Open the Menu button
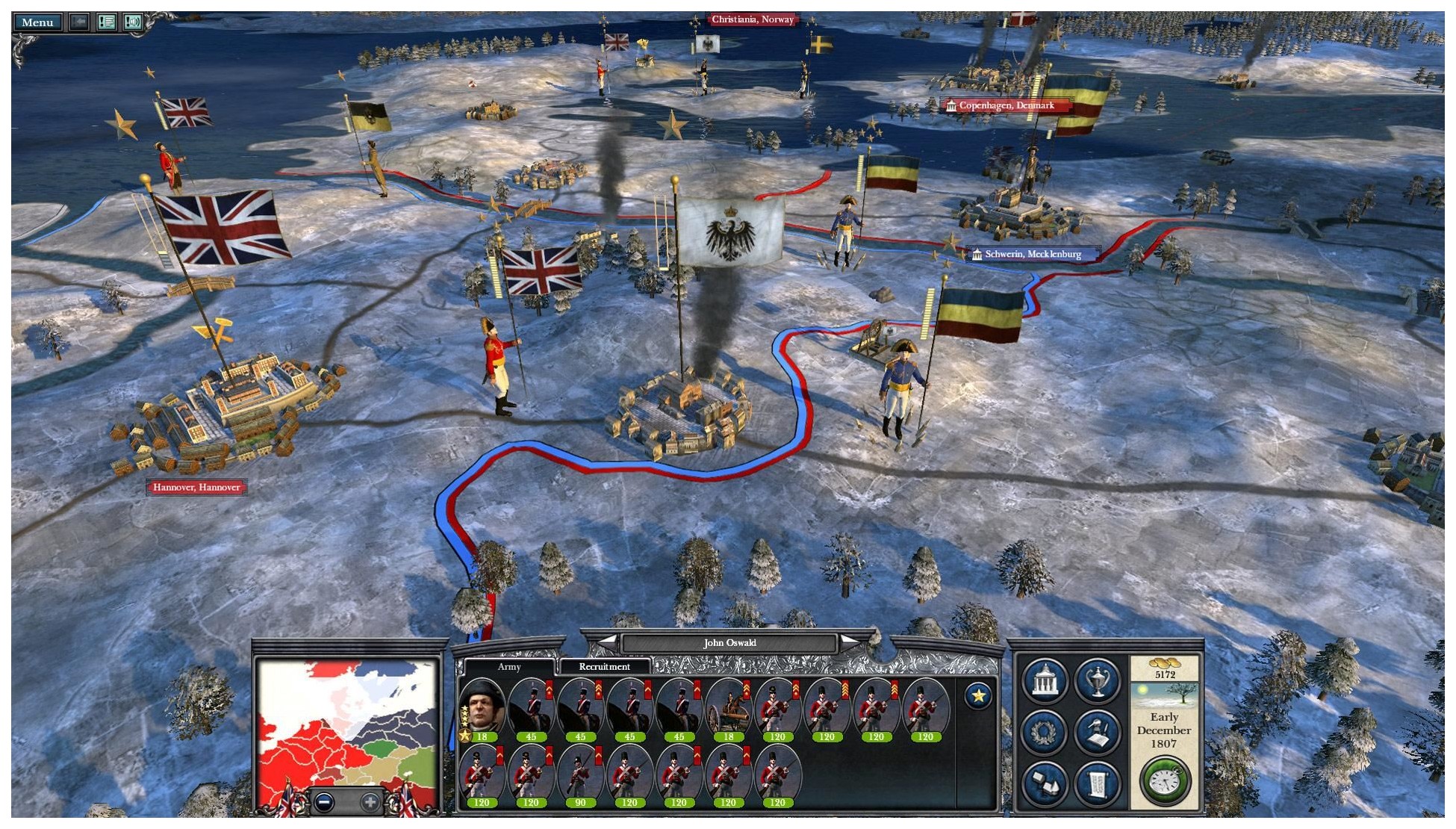1456x829 pixels. click(37, 22)
